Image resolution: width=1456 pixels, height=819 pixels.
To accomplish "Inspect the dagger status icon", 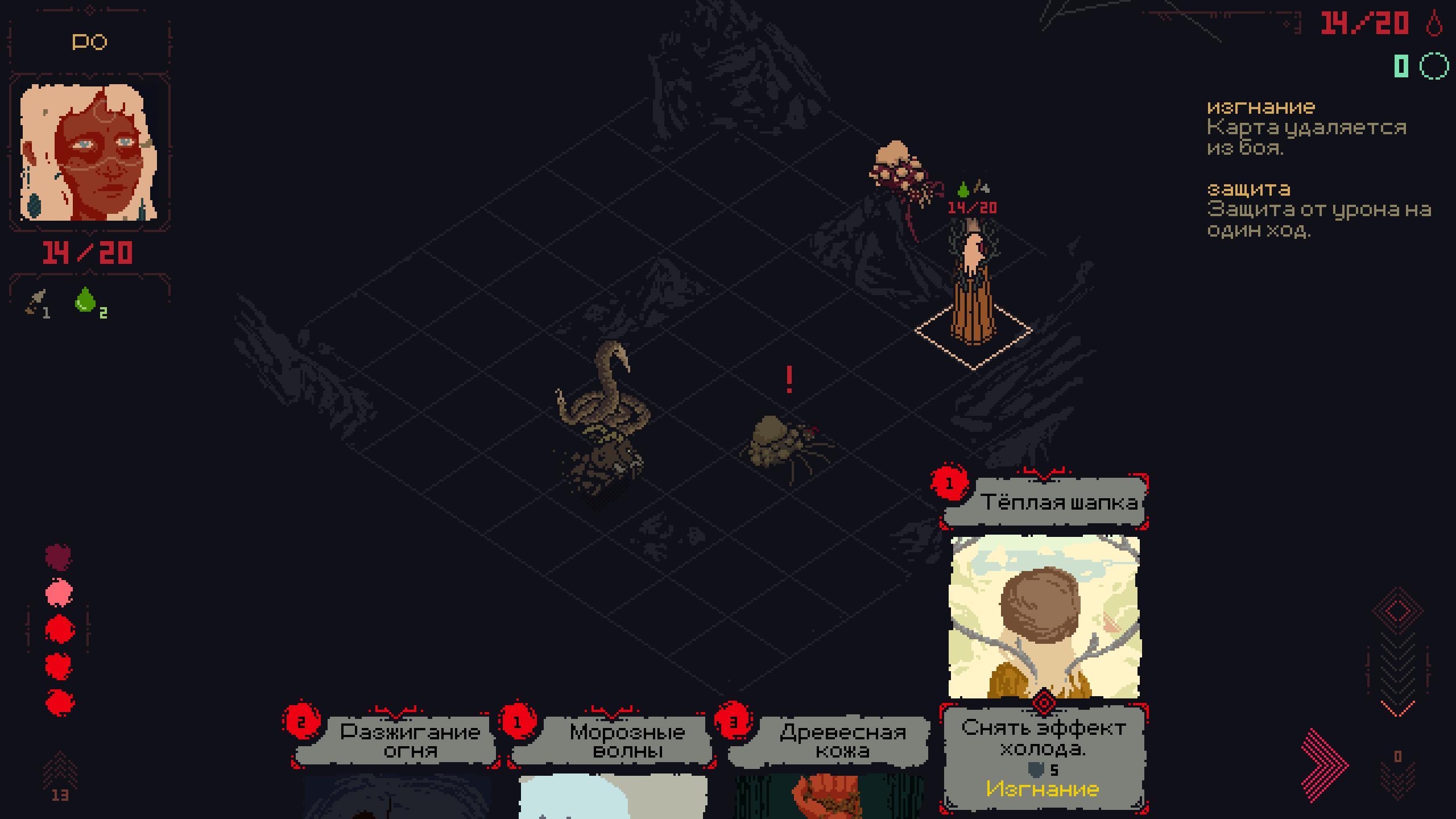I will tap(36, 301).
